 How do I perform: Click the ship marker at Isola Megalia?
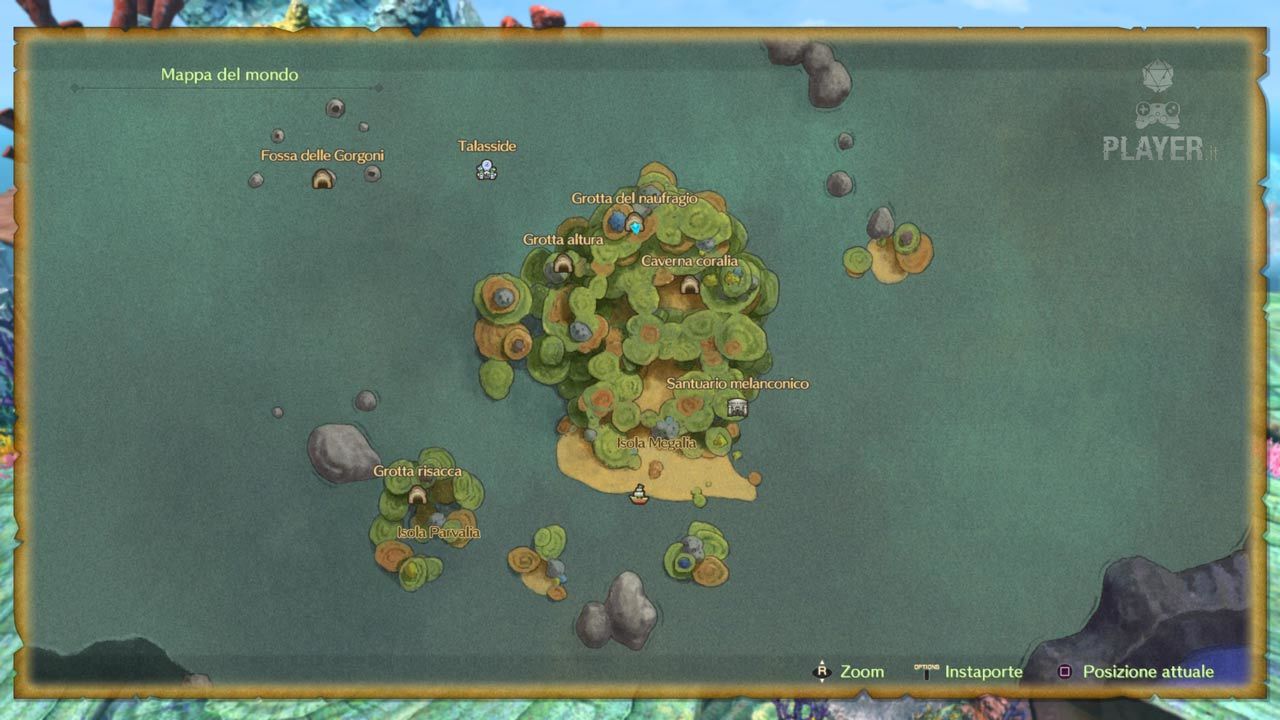point(639,494)
